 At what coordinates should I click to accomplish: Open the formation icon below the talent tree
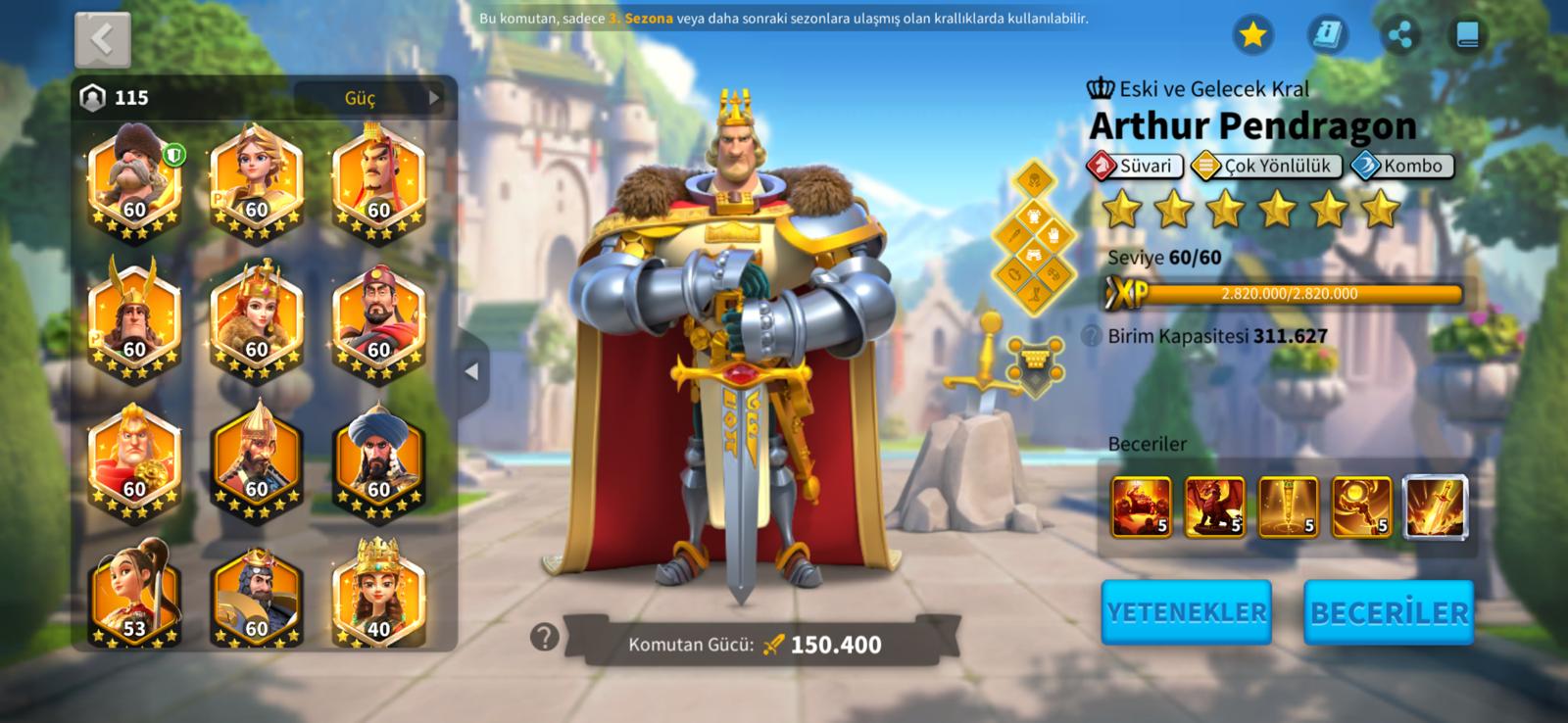pos(1034,364)
